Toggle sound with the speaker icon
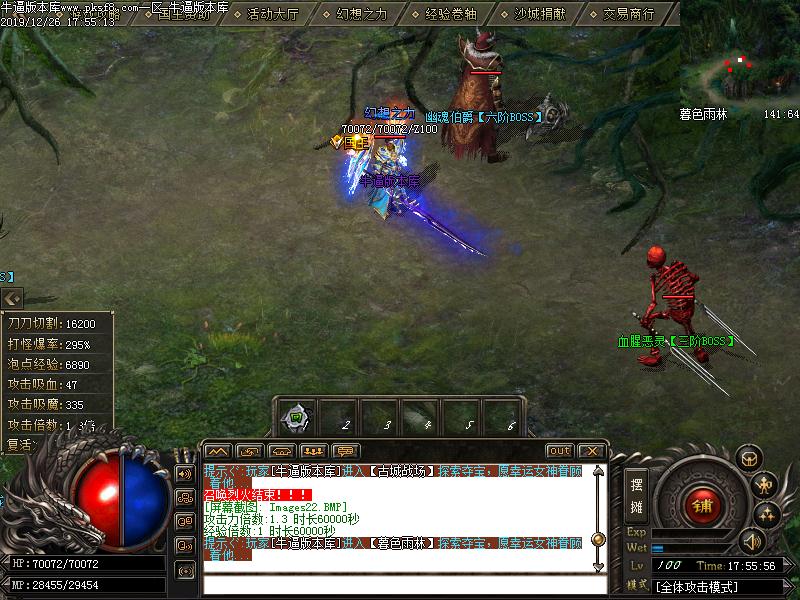 click(x=749, y=542)
